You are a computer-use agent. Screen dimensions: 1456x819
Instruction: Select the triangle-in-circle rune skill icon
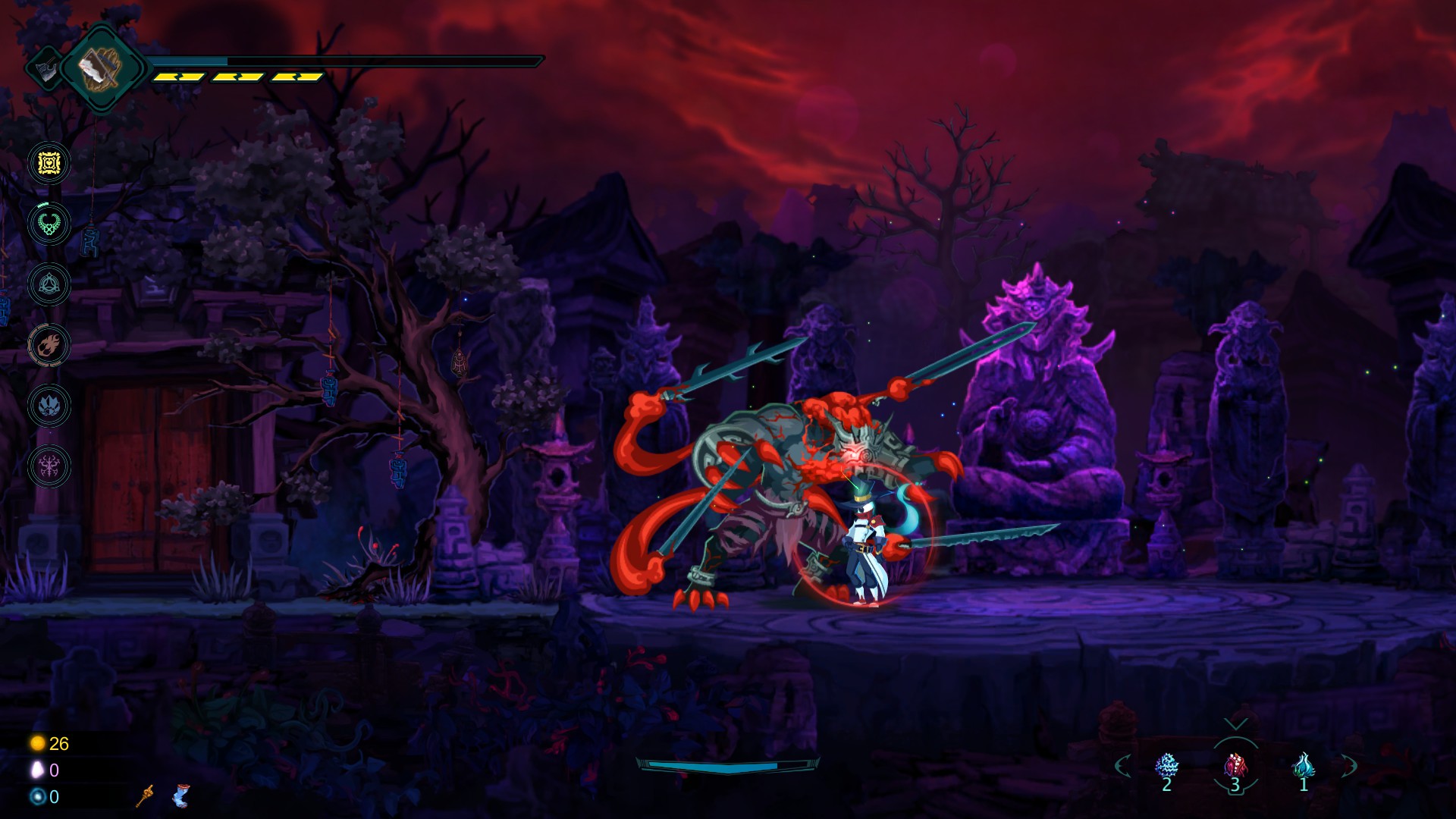pos(49,284)
